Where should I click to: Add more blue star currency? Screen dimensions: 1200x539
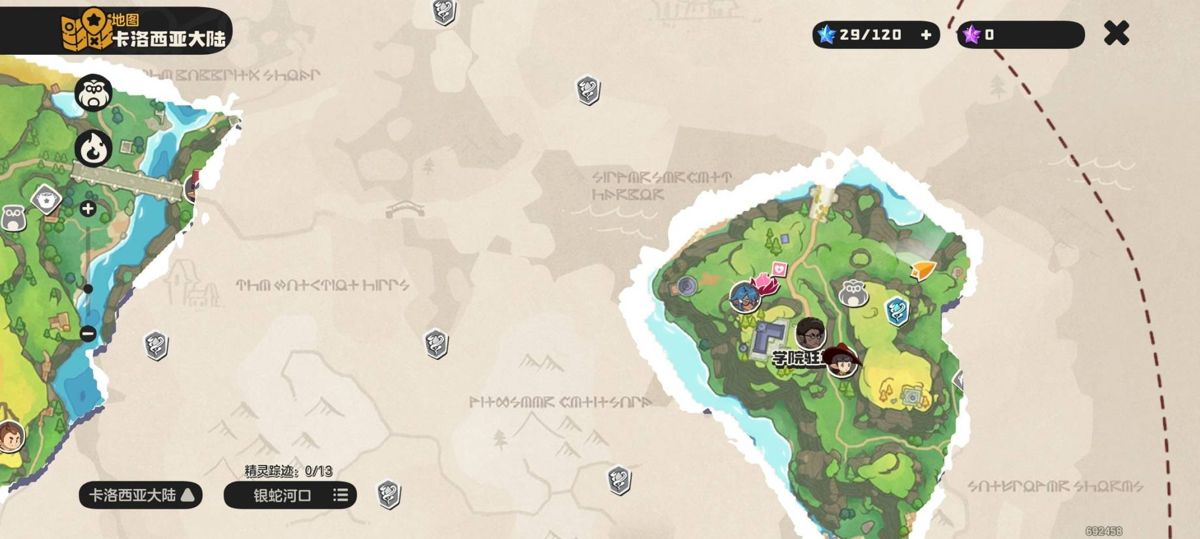click(925, 35)
